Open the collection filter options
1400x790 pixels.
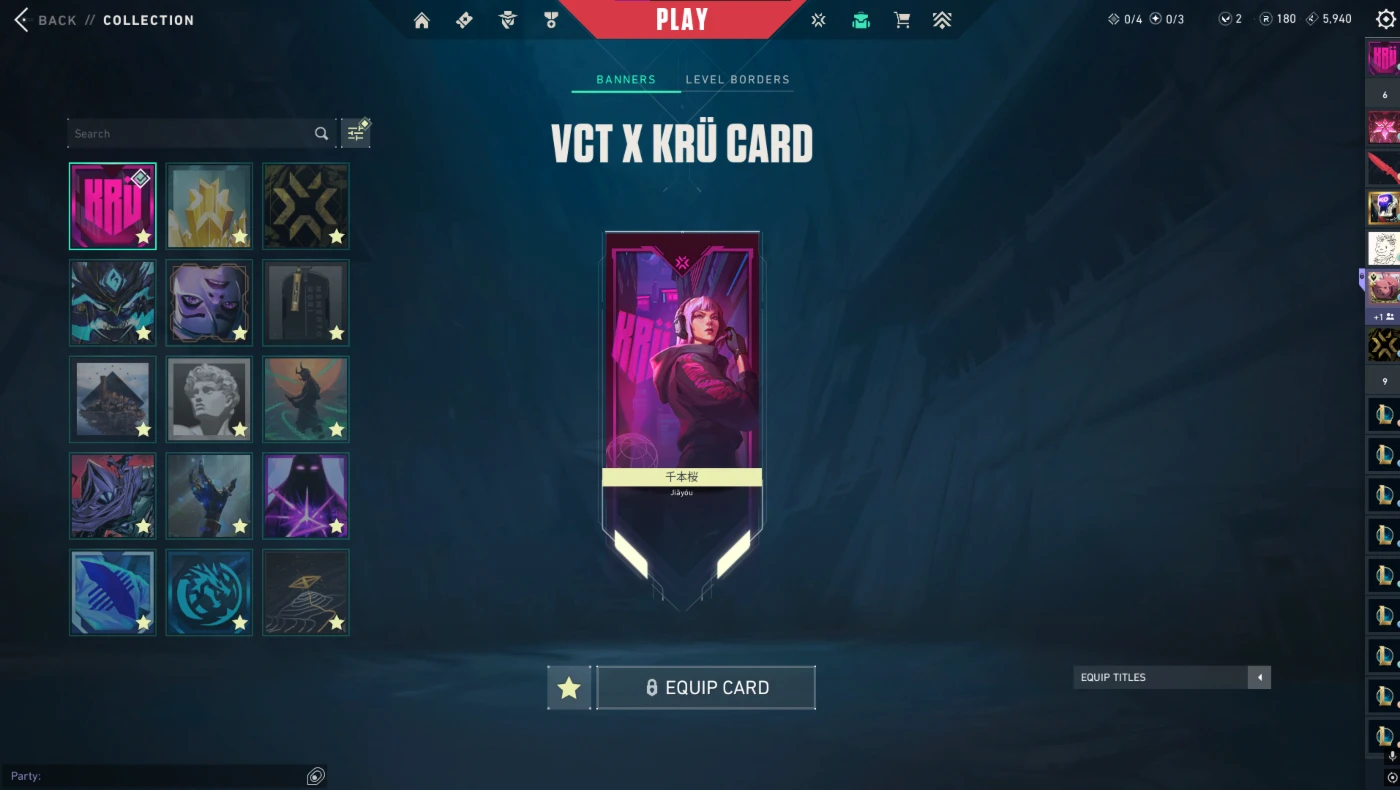pyautogui.click(x=355, y=132)
